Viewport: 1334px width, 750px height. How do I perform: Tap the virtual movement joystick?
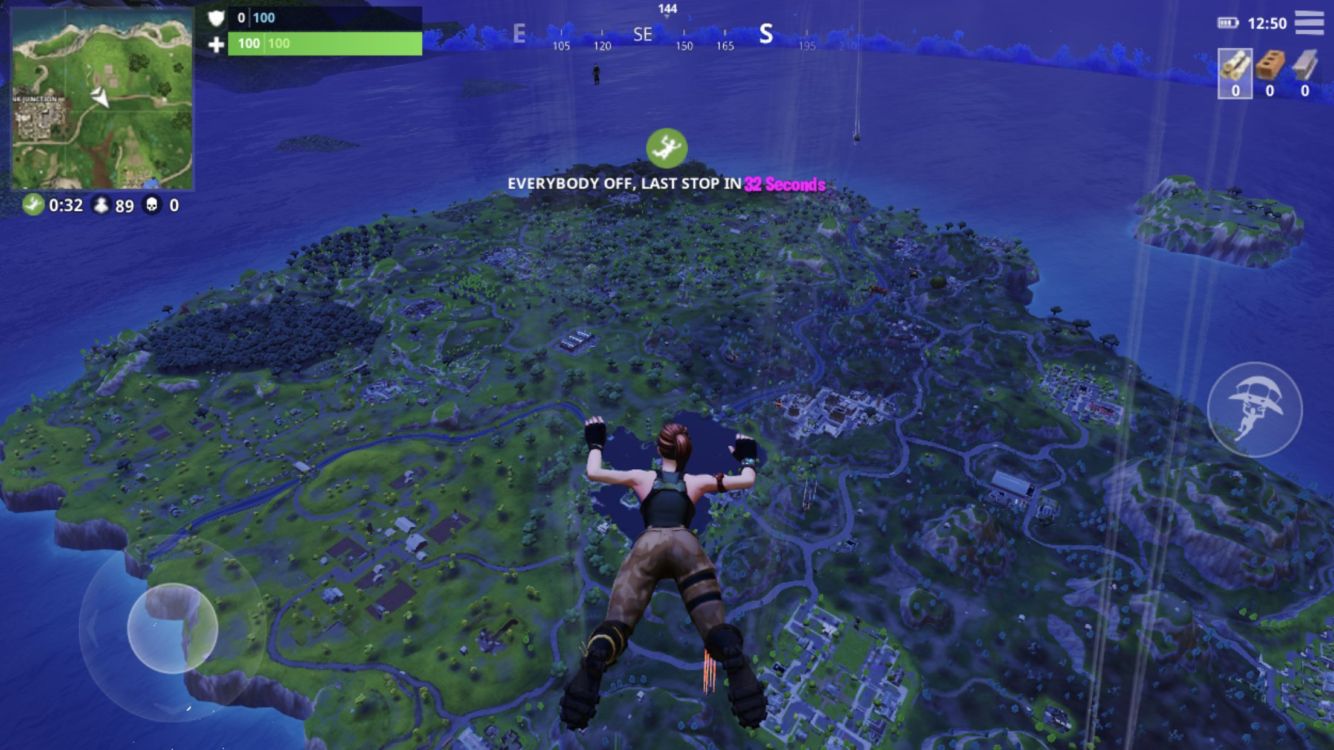tap(172, 628)
